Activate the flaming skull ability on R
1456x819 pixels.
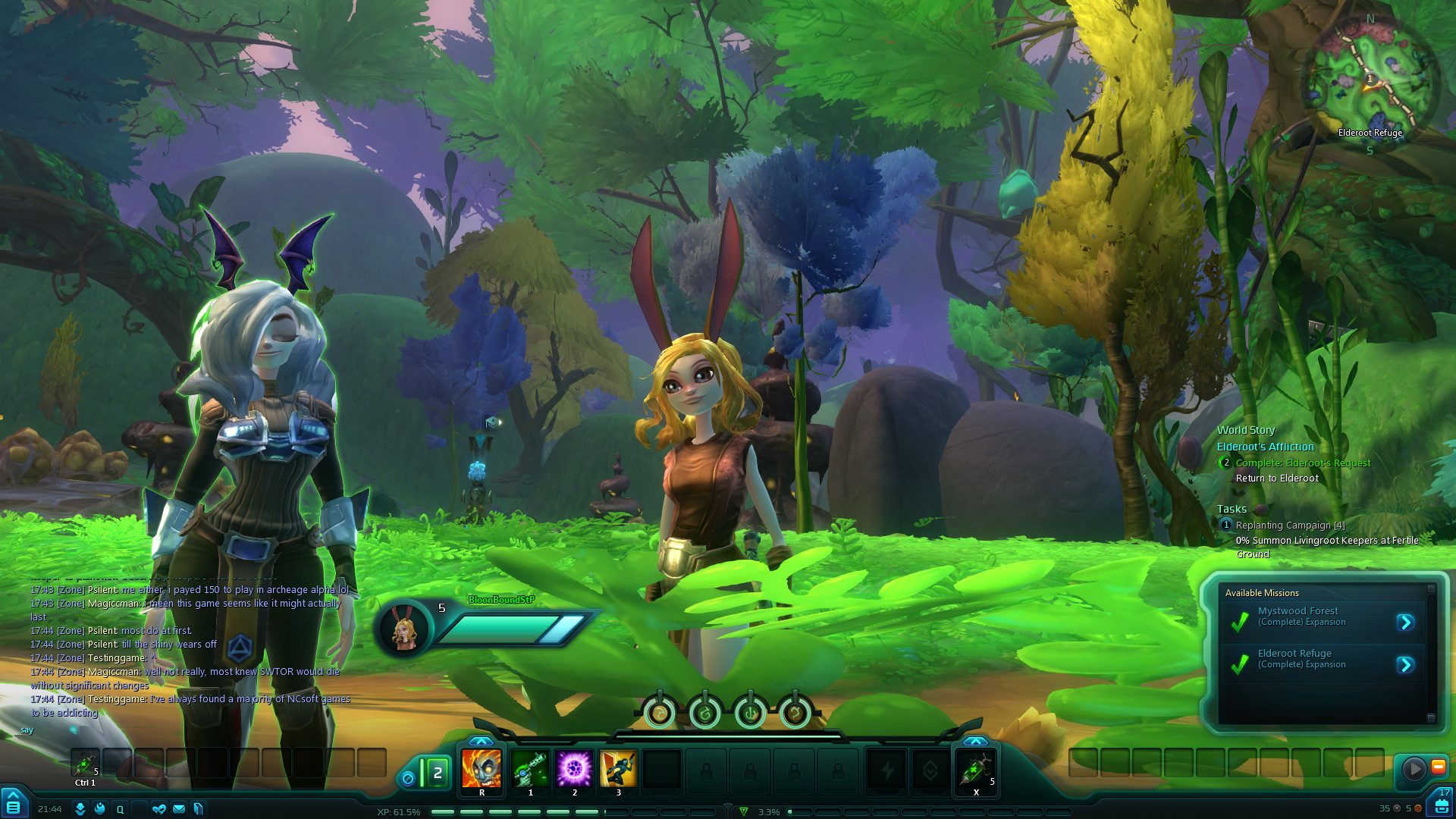pos(482,769)
